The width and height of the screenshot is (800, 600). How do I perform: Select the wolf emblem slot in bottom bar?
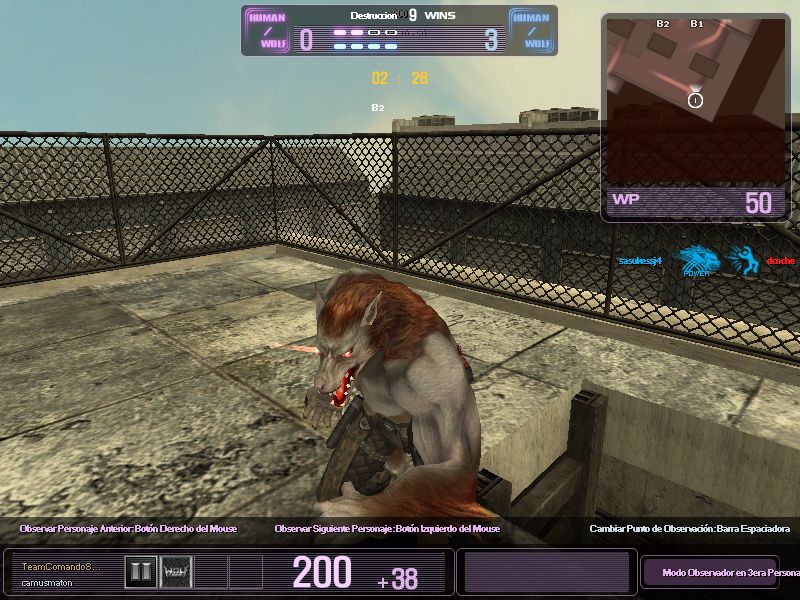pos(176,571)
